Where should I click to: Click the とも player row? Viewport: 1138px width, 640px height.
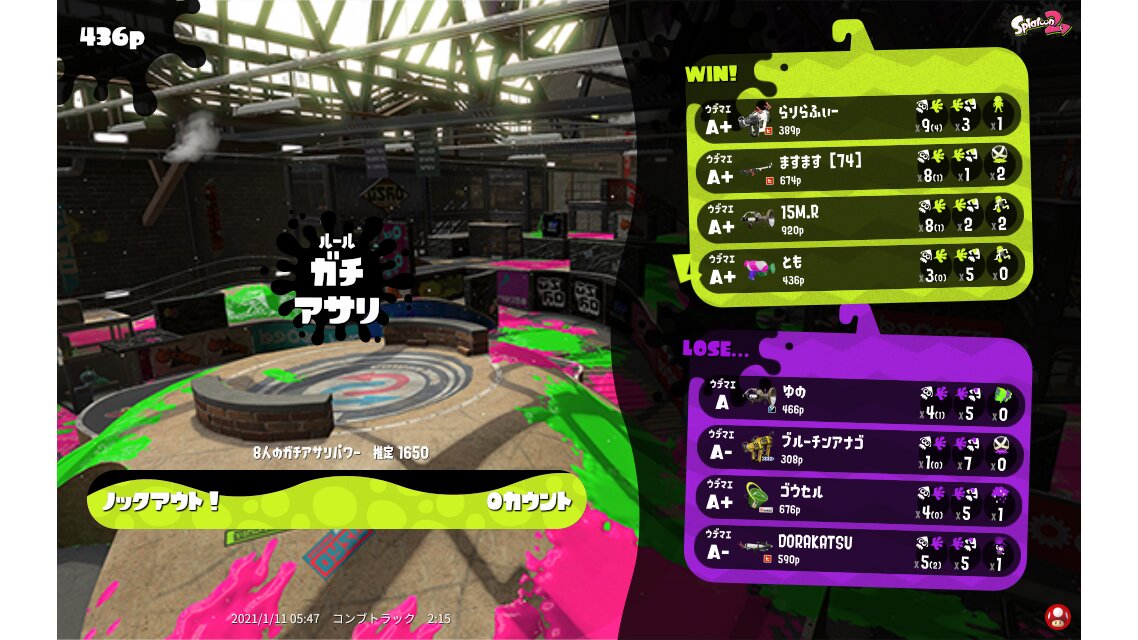[x=859, y=268]
